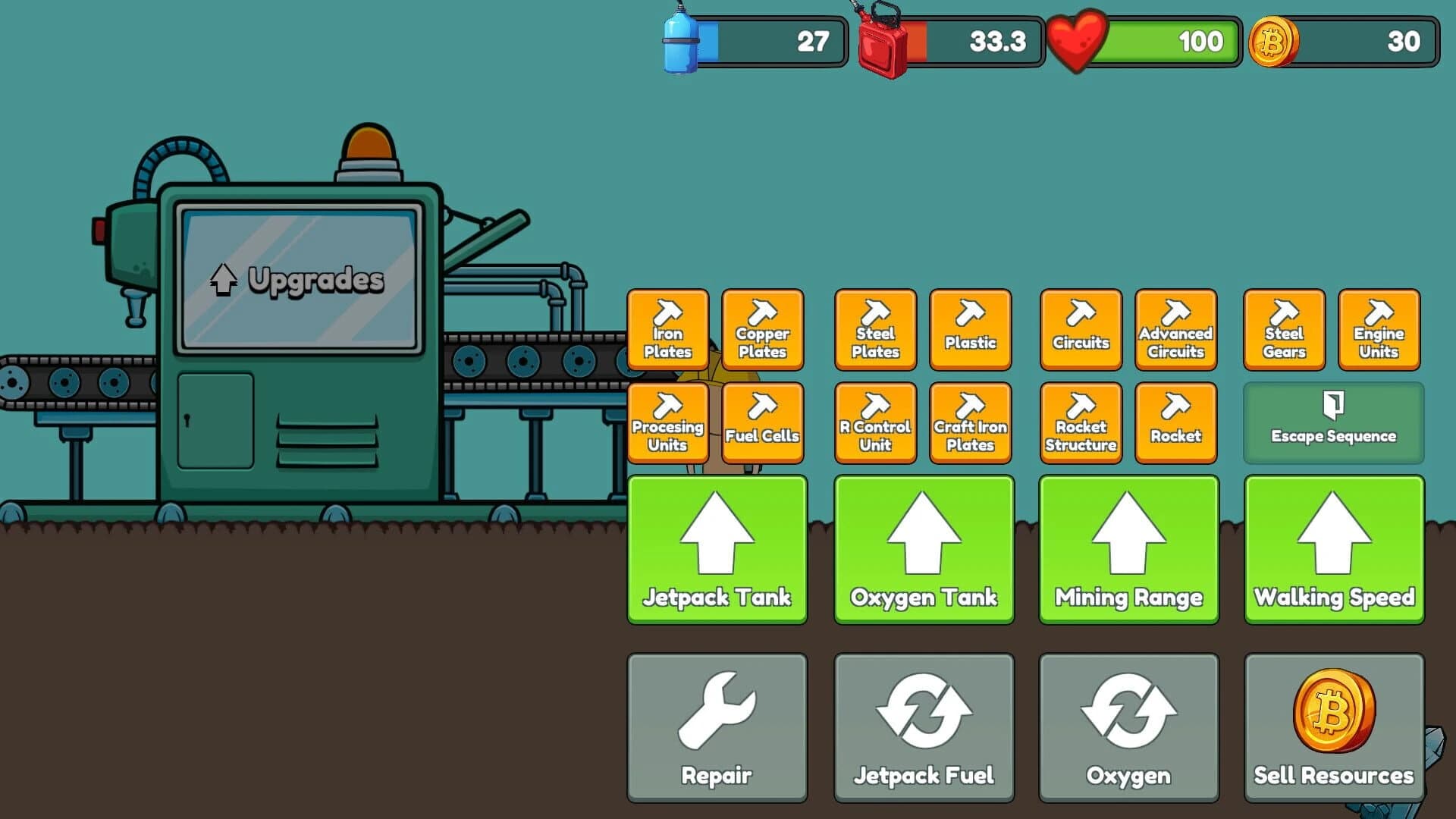1456x819 pixels.
Task: Refill Oxygen
Action: tap(1128, 724)
